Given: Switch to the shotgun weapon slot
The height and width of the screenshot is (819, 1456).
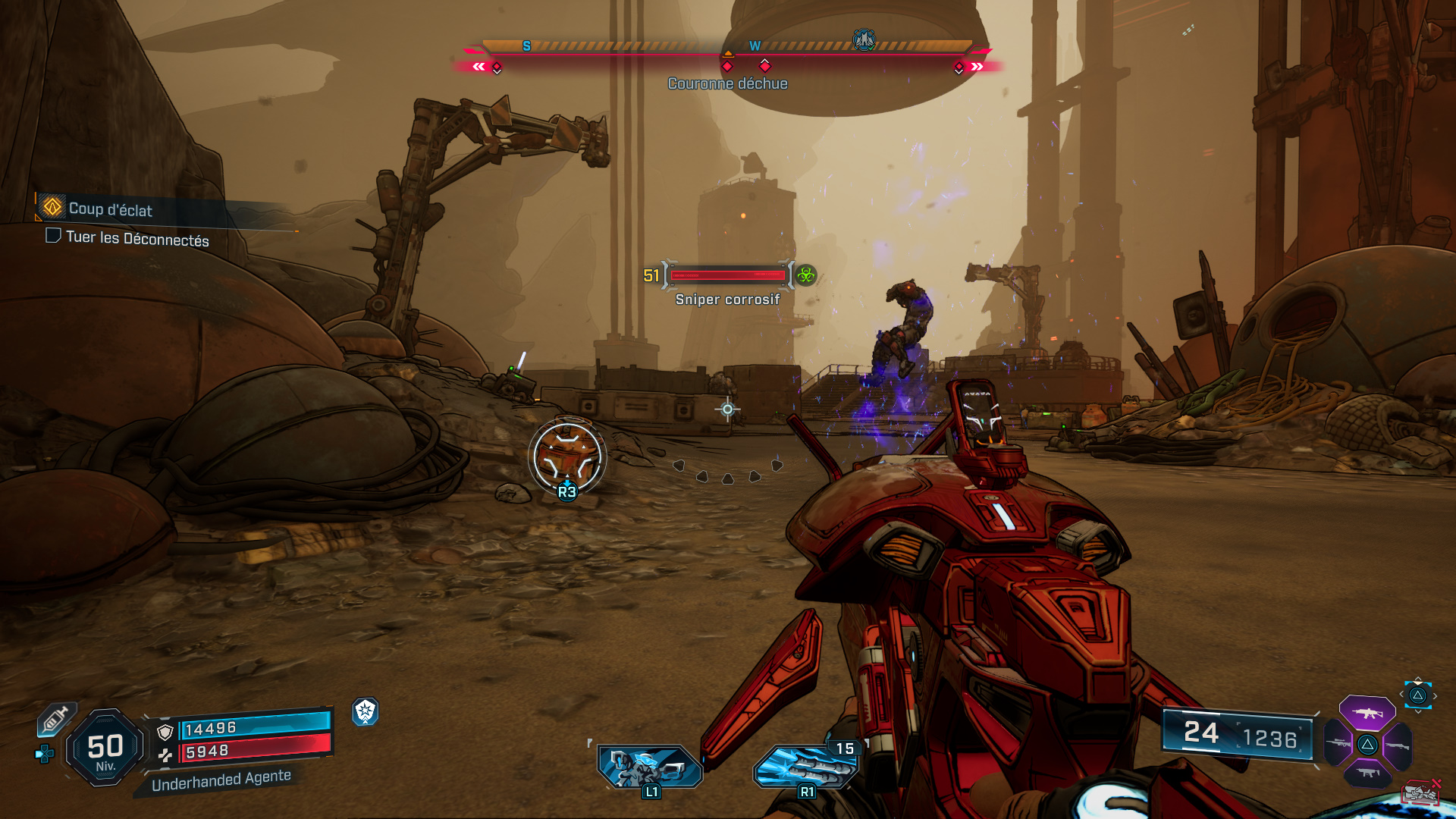Looking at the screenshot, I should [x=1397, y=745].
